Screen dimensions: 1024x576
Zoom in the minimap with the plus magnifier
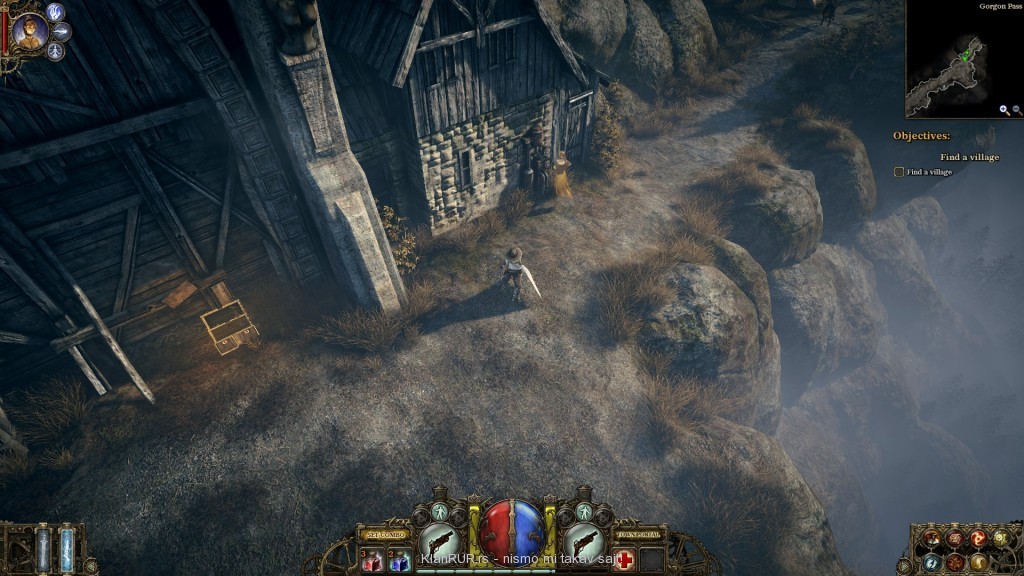(x=1003, y=110)
